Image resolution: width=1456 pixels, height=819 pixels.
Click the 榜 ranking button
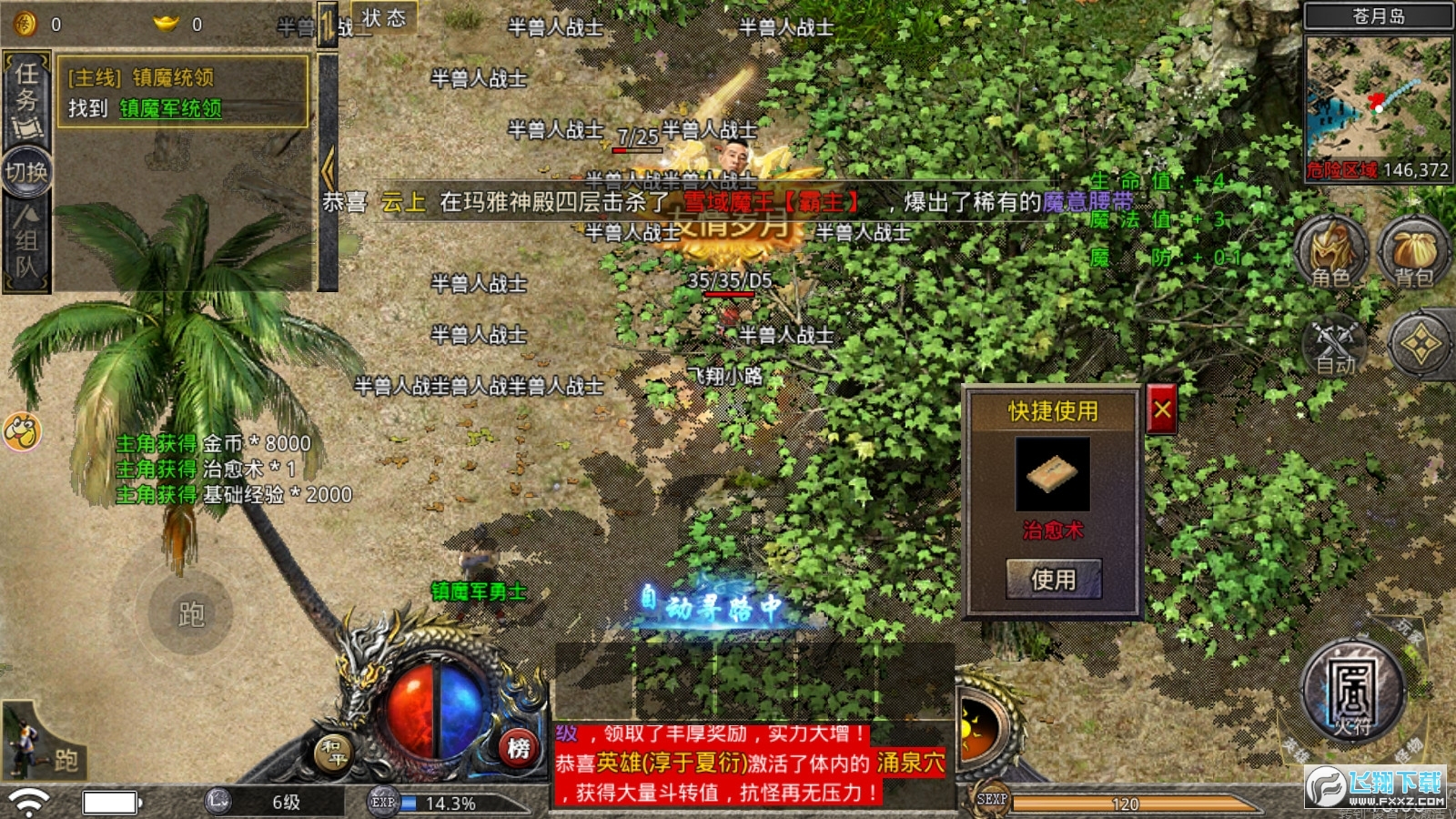click(x=519, y=748)
